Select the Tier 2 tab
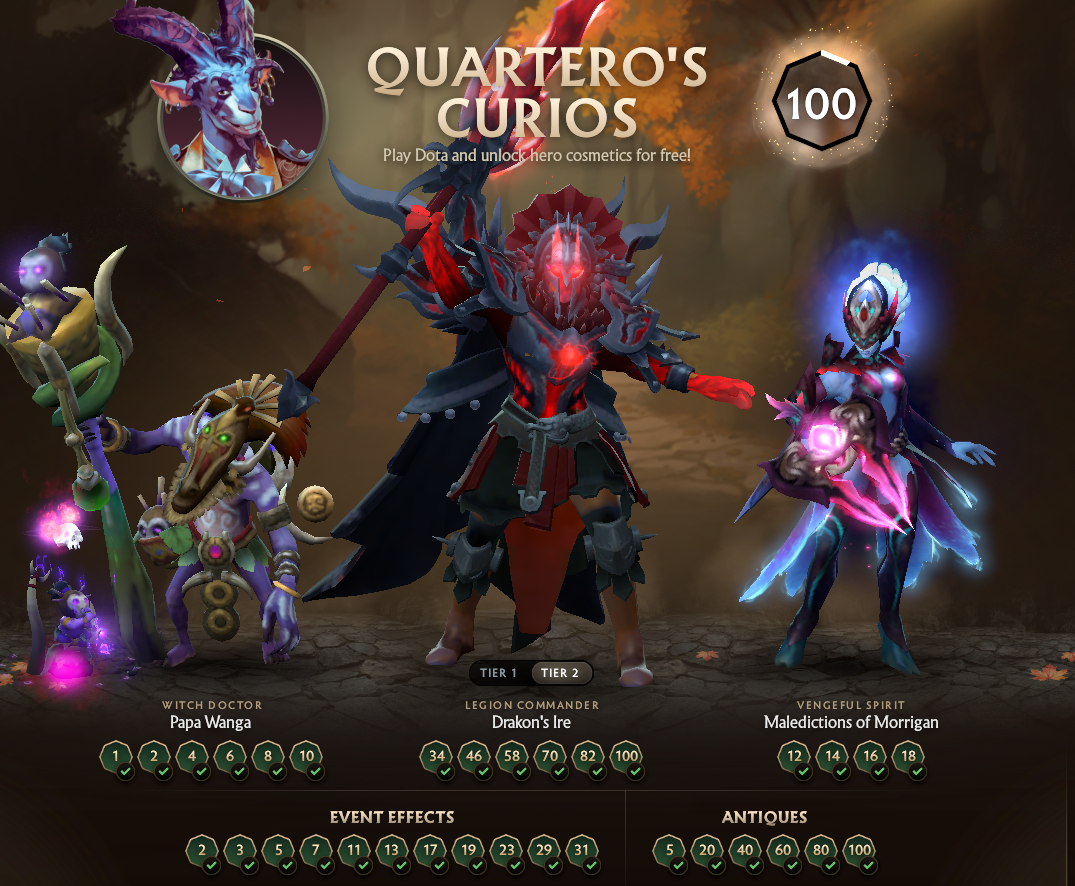The height and width of the screenshot is (886, 1075). [560, 673]
